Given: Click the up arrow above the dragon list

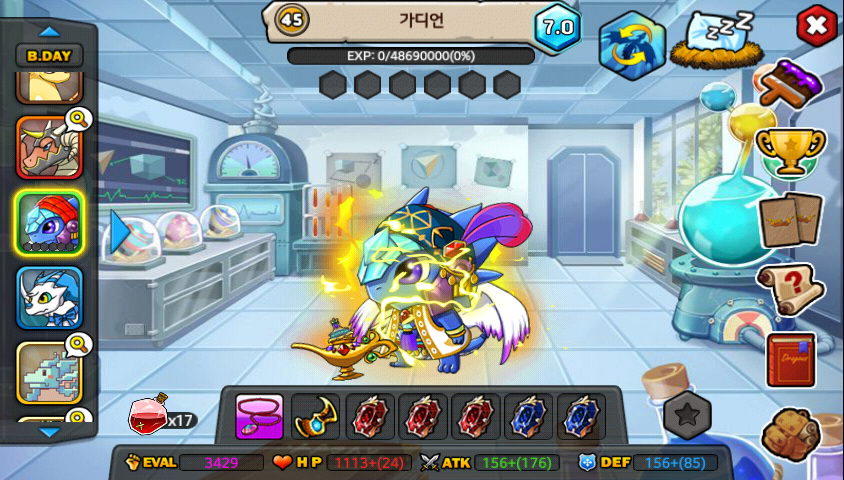Looking at the screenshot, I should coord(49,31).
